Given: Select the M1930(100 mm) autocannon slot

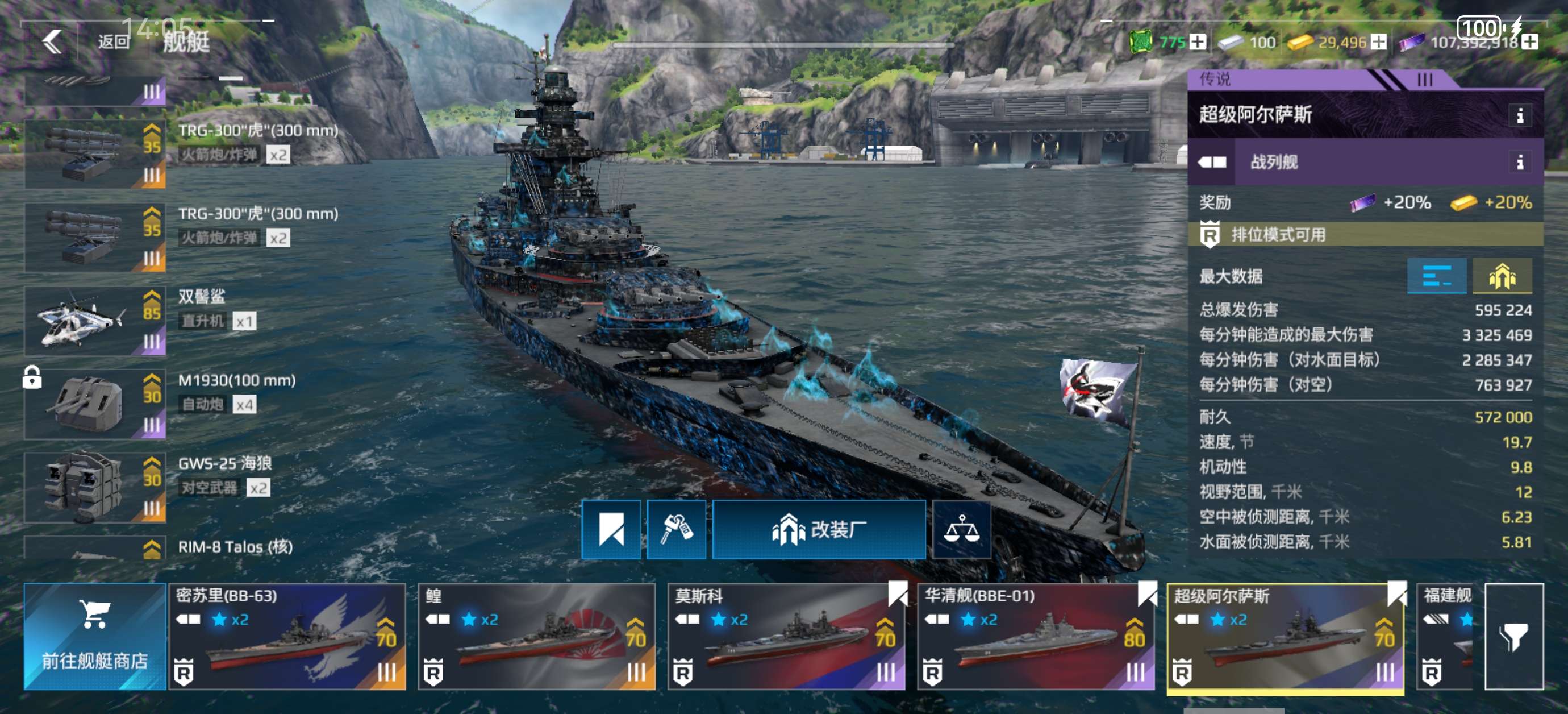Looking at the screenshot, I should click(94, 404).
